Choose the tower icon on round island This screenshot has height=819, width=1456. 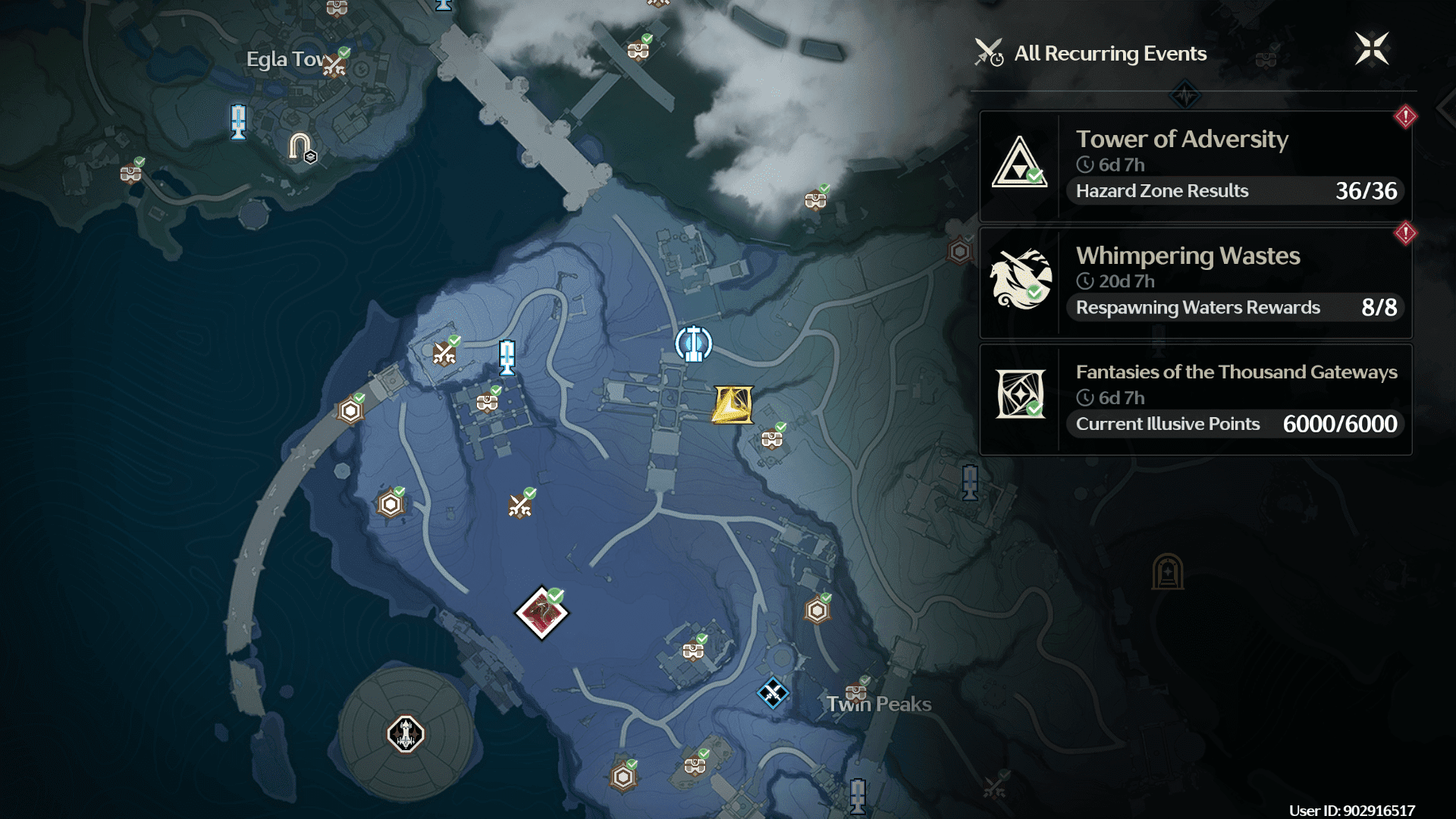click(406, 733)
